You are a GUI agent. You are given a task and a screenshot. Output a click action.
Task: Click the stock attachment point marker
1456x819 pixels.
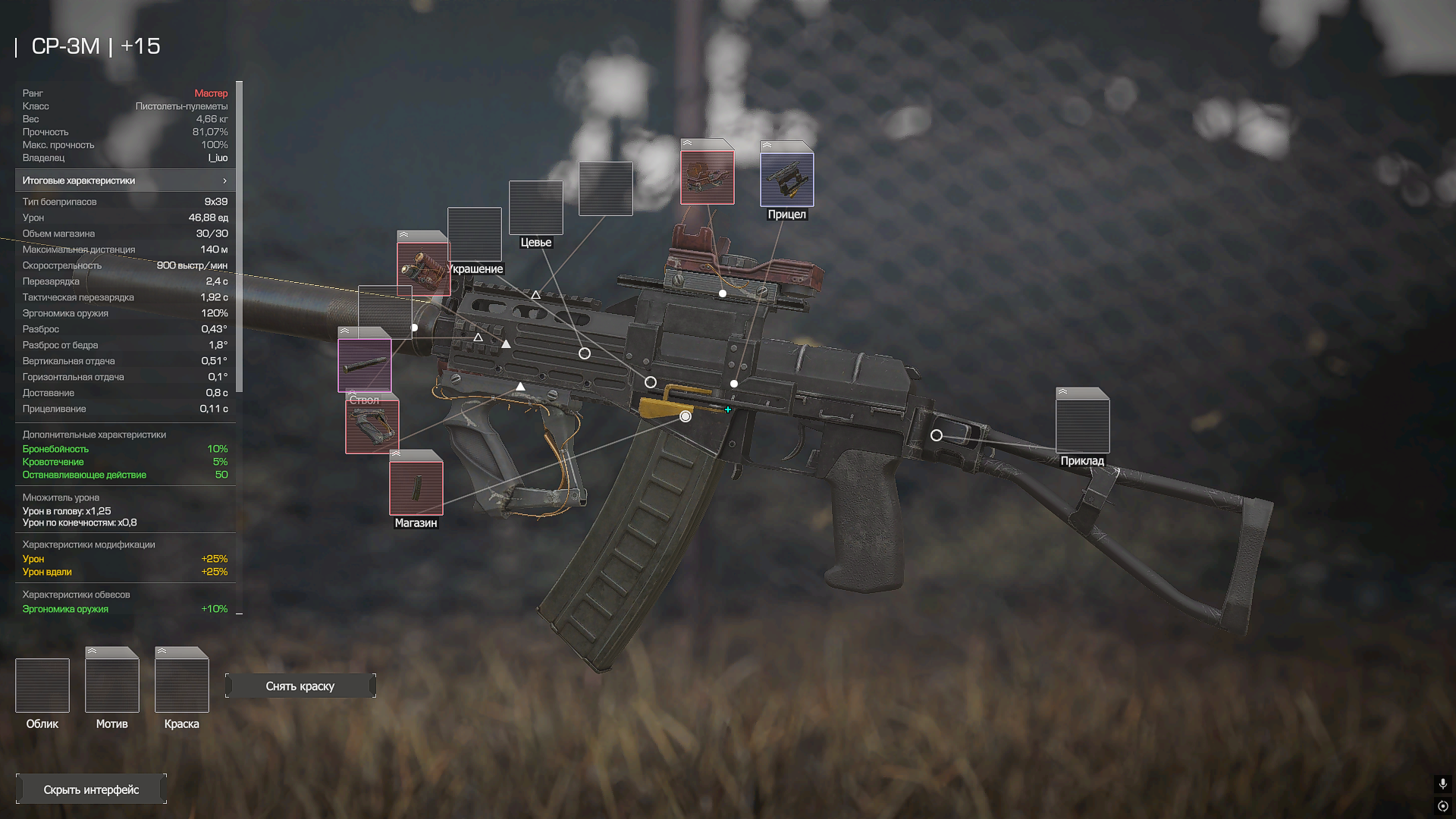pyautogui.click(x=937, y=435)
